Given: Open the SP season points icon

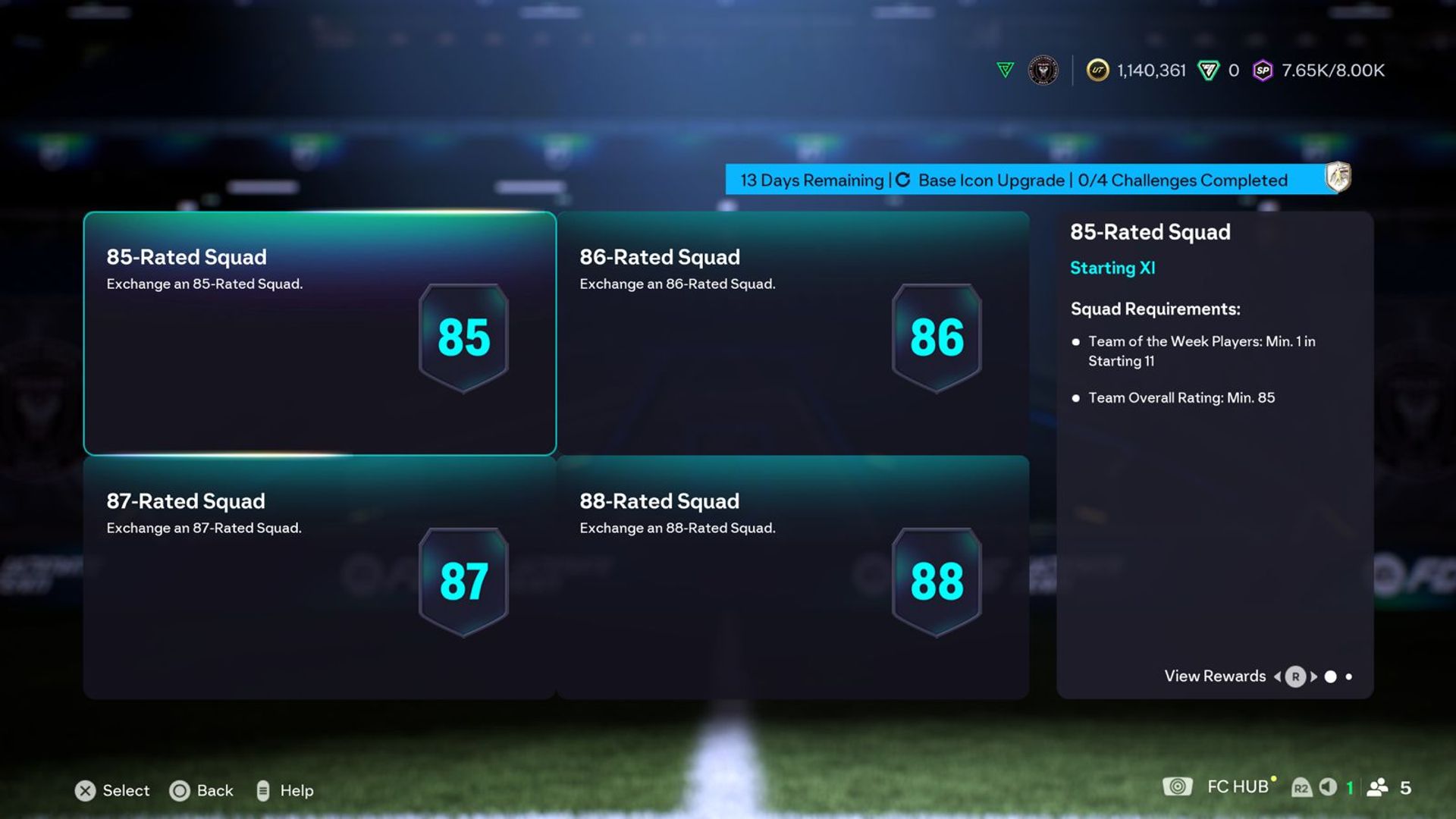Looking at the screenshot, I should [1263, 70].
